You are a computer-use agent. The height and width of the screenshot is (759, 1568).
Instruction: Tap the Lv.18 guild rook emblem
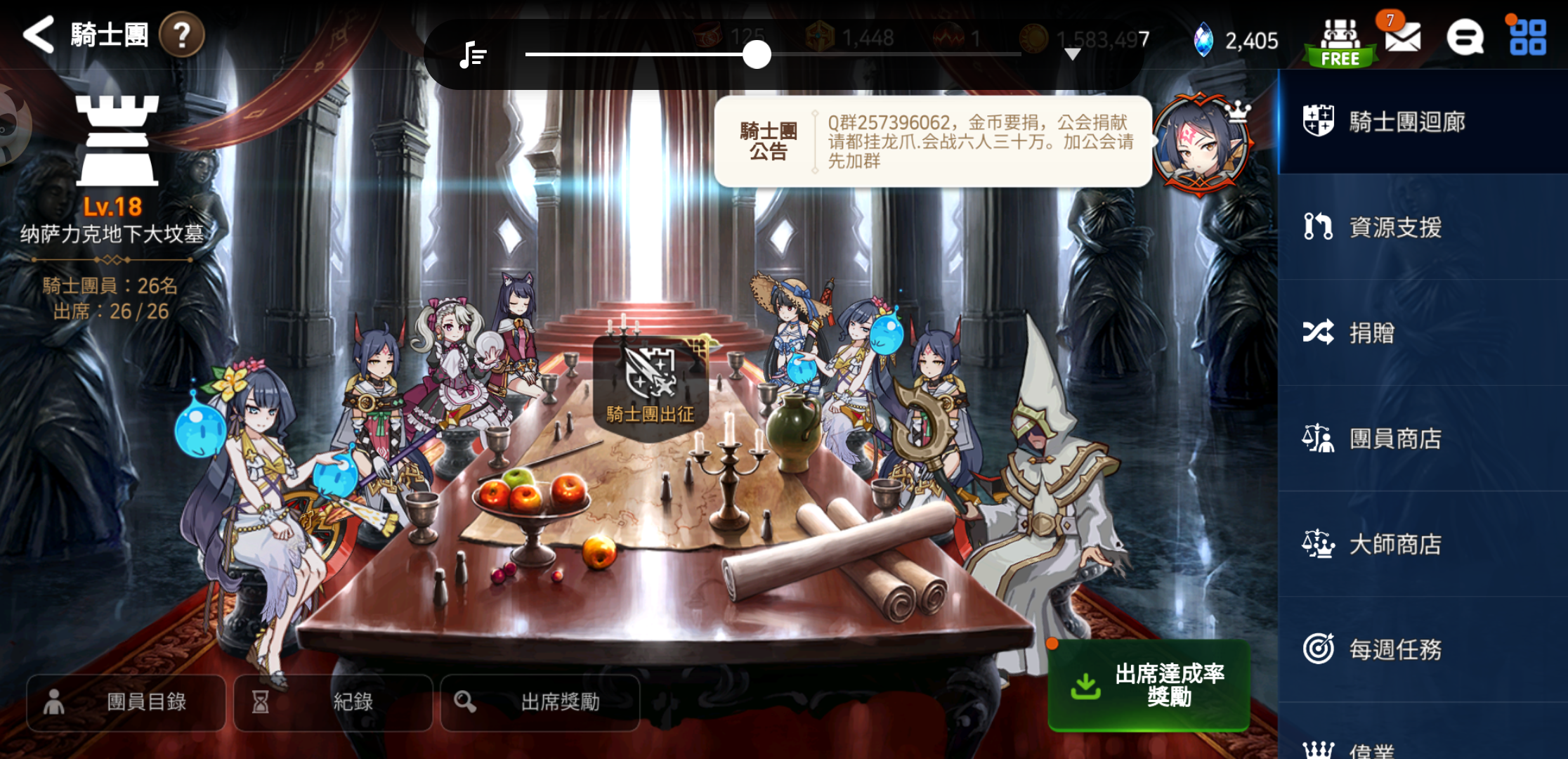(x=118, y=141)
